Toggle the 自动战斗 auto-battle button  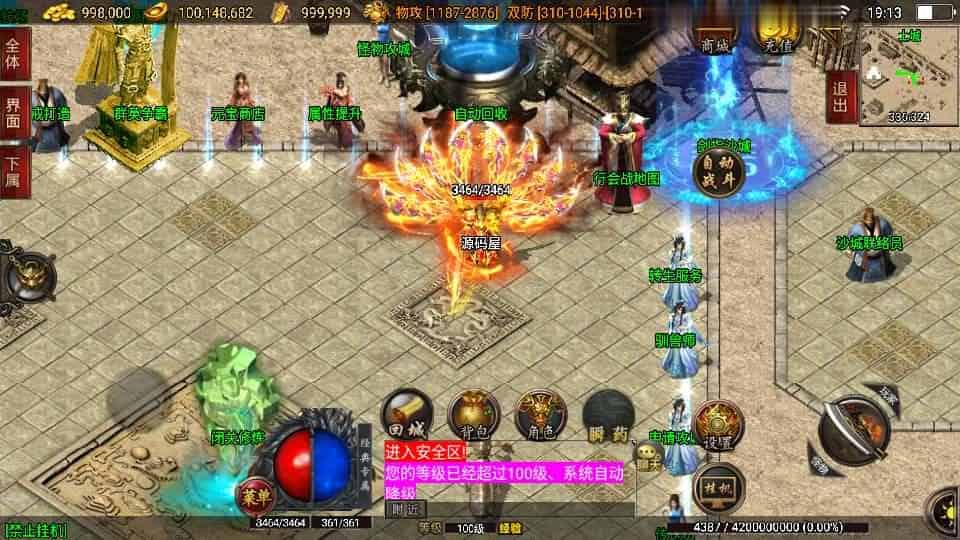point(717,169)
